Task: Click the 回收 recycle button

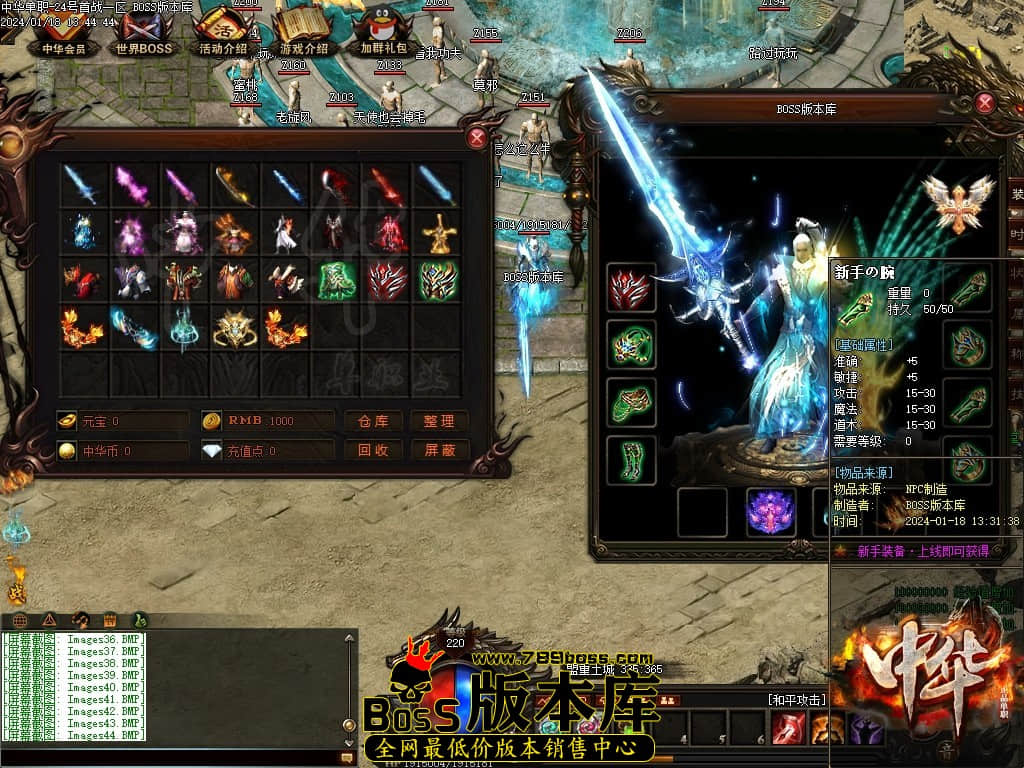Action: pyautogui.click(x=373, y=450)
